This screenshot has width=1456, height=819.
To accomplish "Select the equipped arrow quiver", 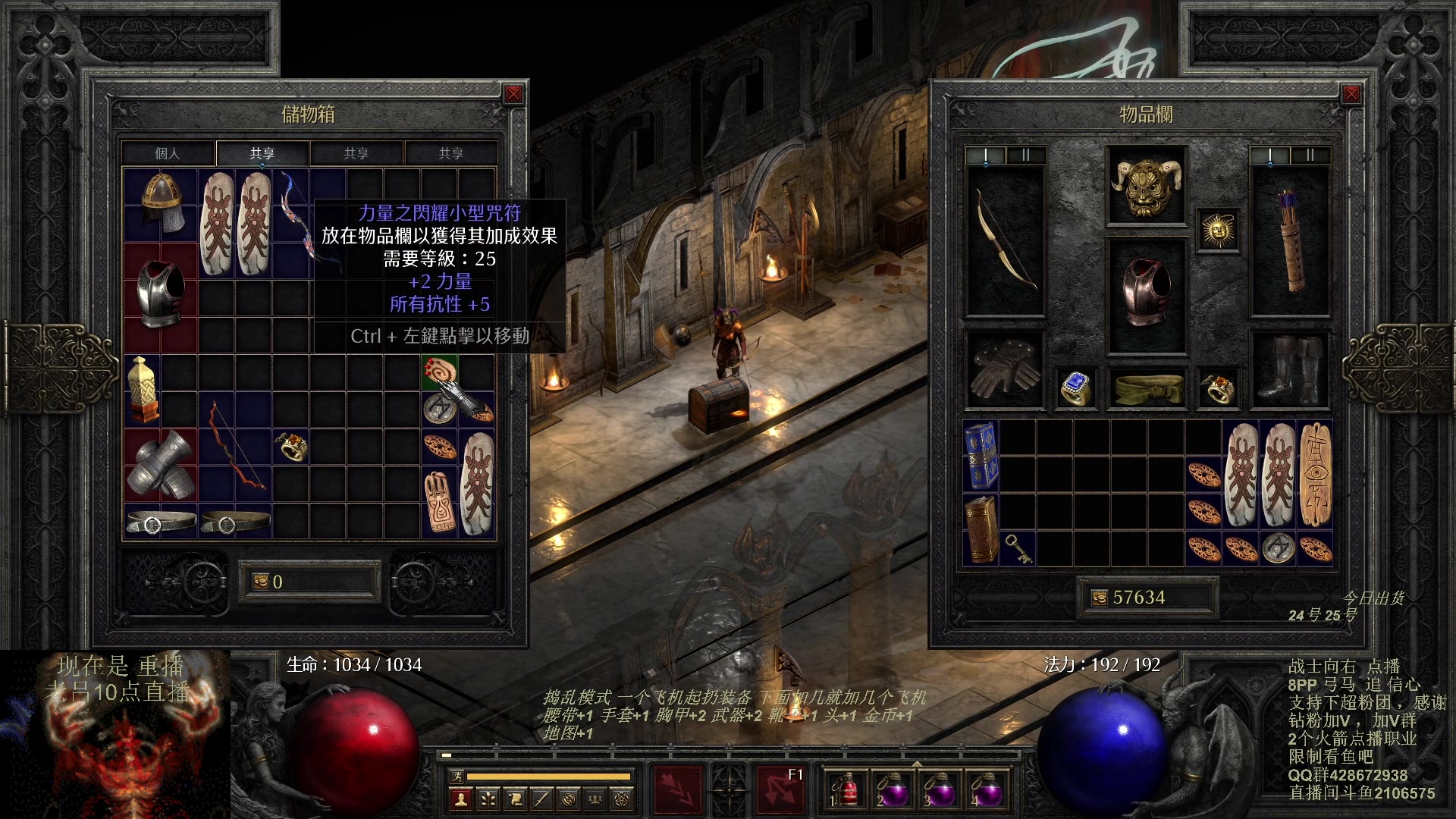I will tap(1289, 241).
